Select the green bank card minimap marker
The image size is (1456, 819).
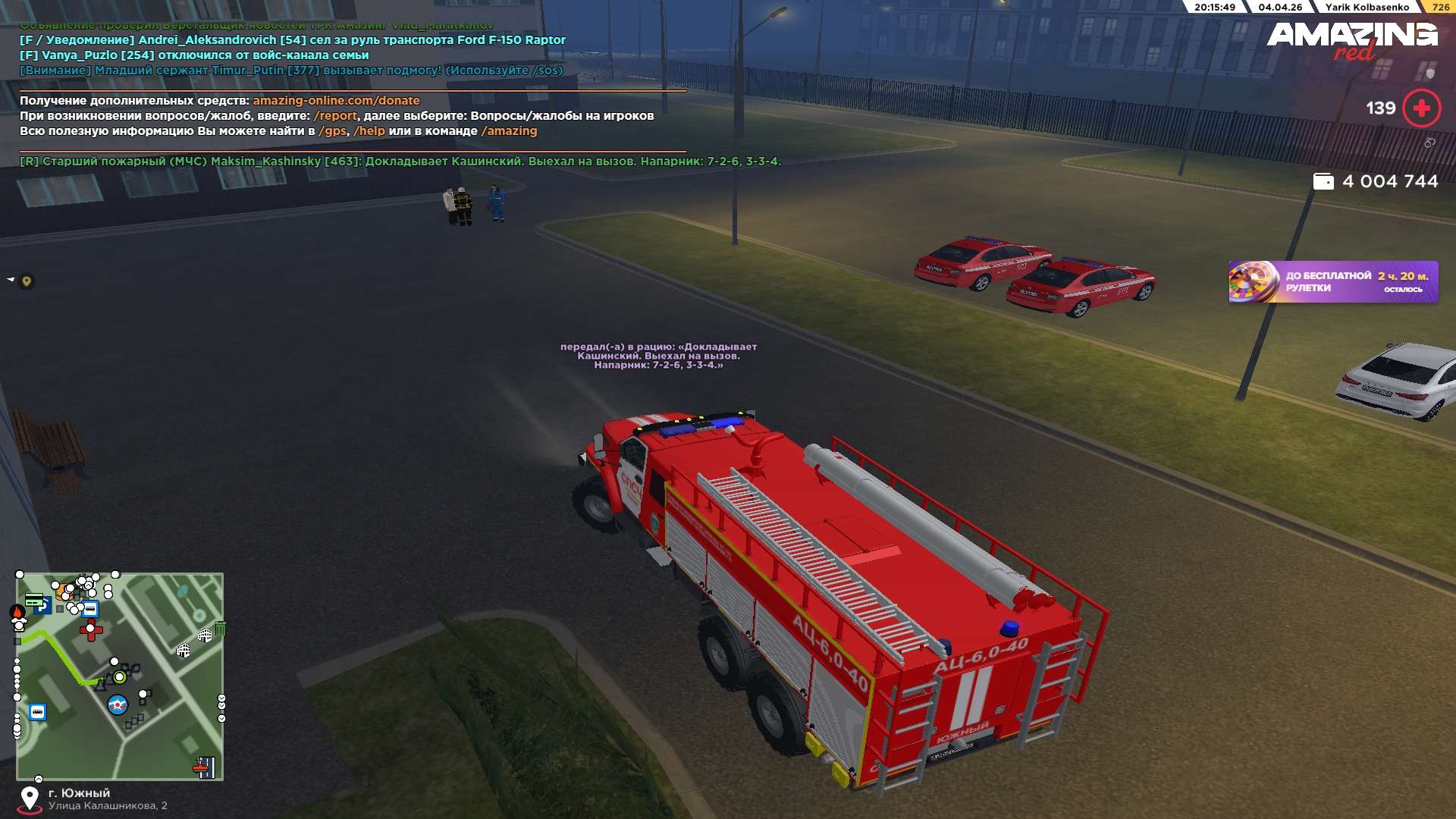point(33,599)
